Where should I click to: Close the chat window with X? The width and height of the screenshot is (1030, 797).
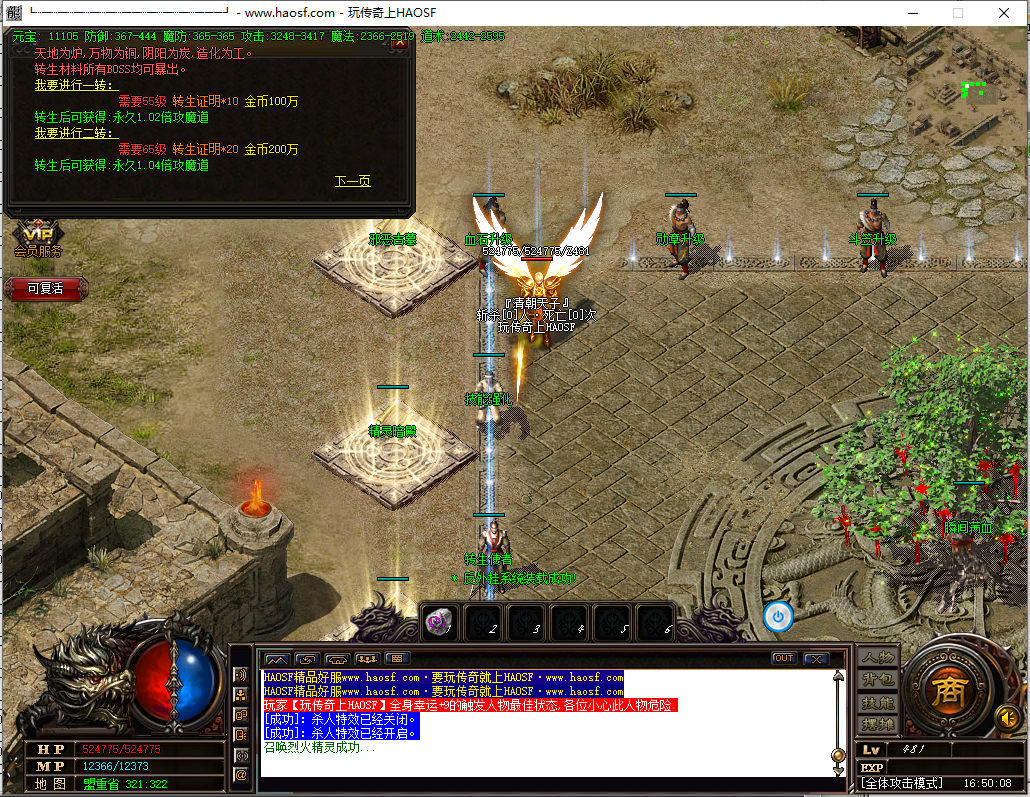point(815,658)
